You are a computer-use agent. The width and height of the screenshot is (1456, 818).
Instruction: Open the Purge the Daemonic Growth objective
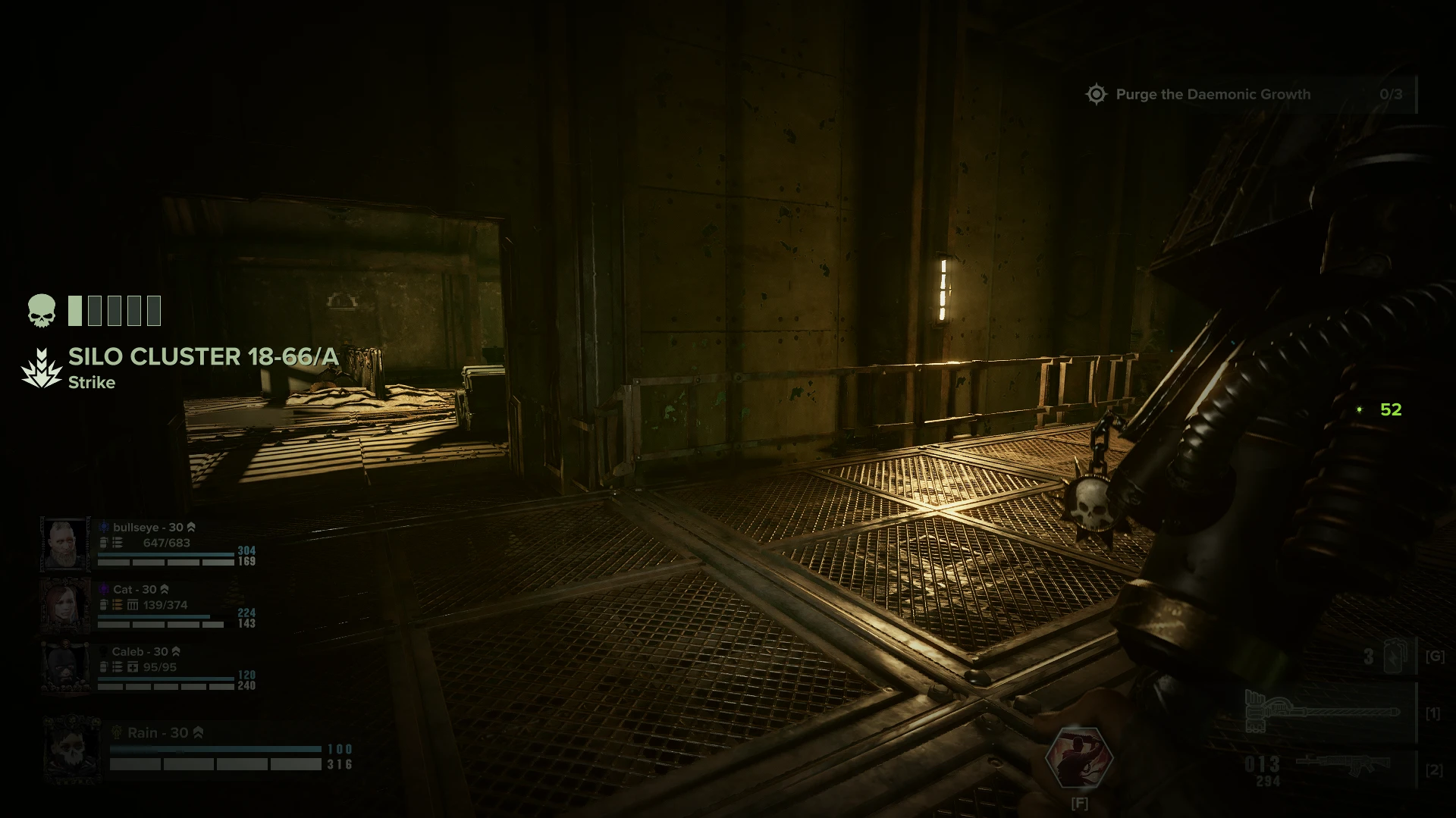[1212, 95]
